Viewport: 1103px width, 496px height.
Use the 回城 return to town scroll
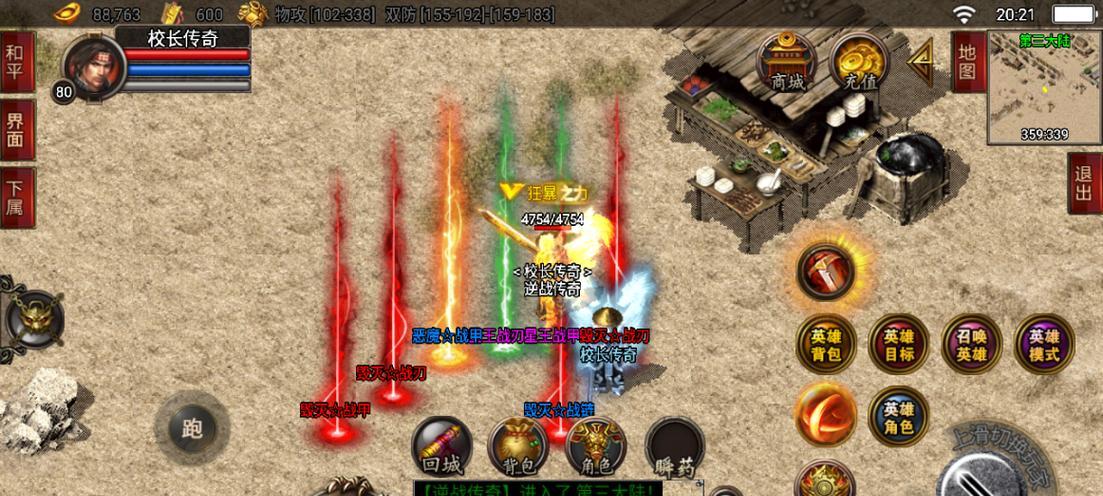[x=441, y=446]
